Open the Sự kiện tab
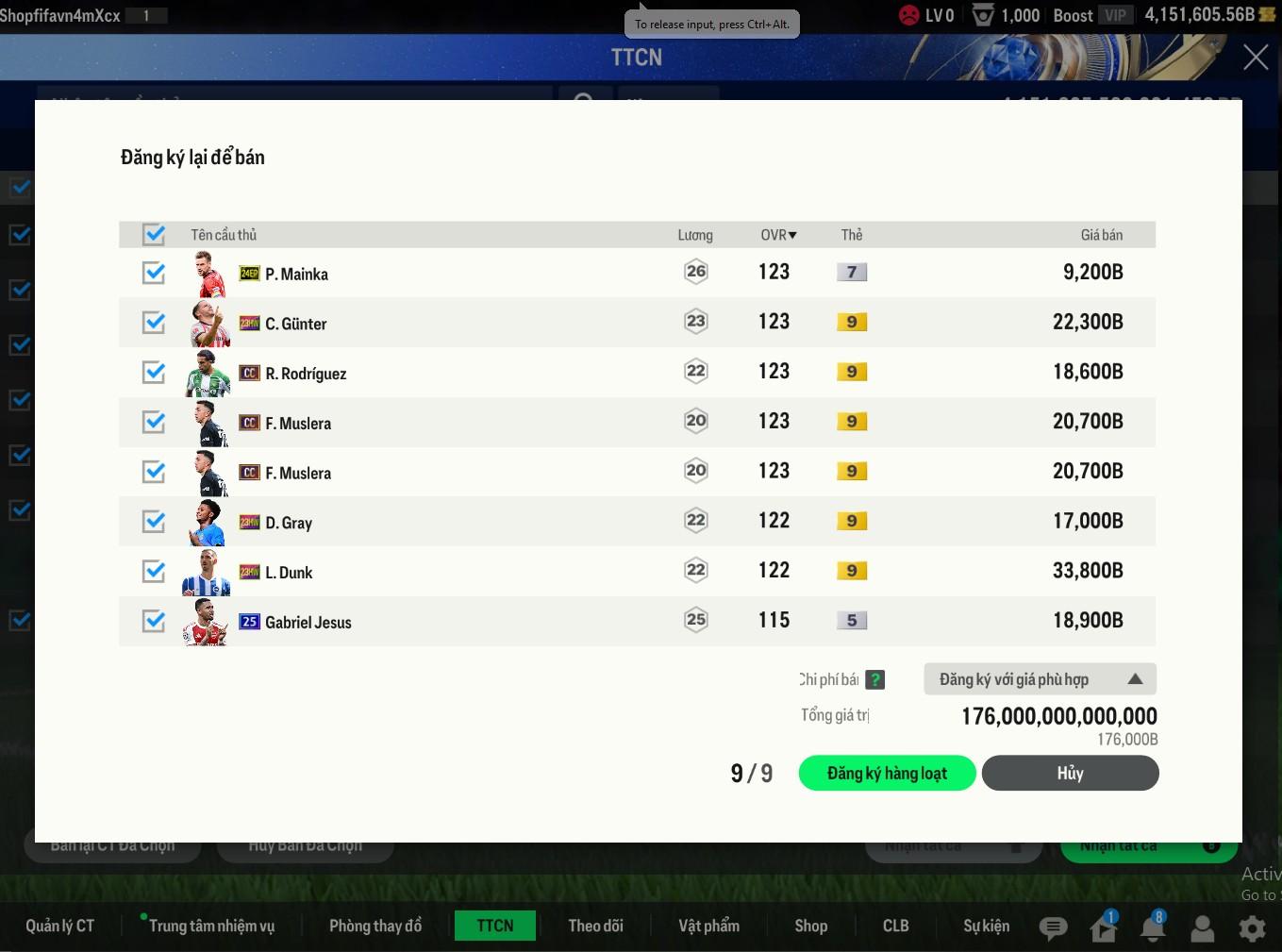 (x=986, y=926)
